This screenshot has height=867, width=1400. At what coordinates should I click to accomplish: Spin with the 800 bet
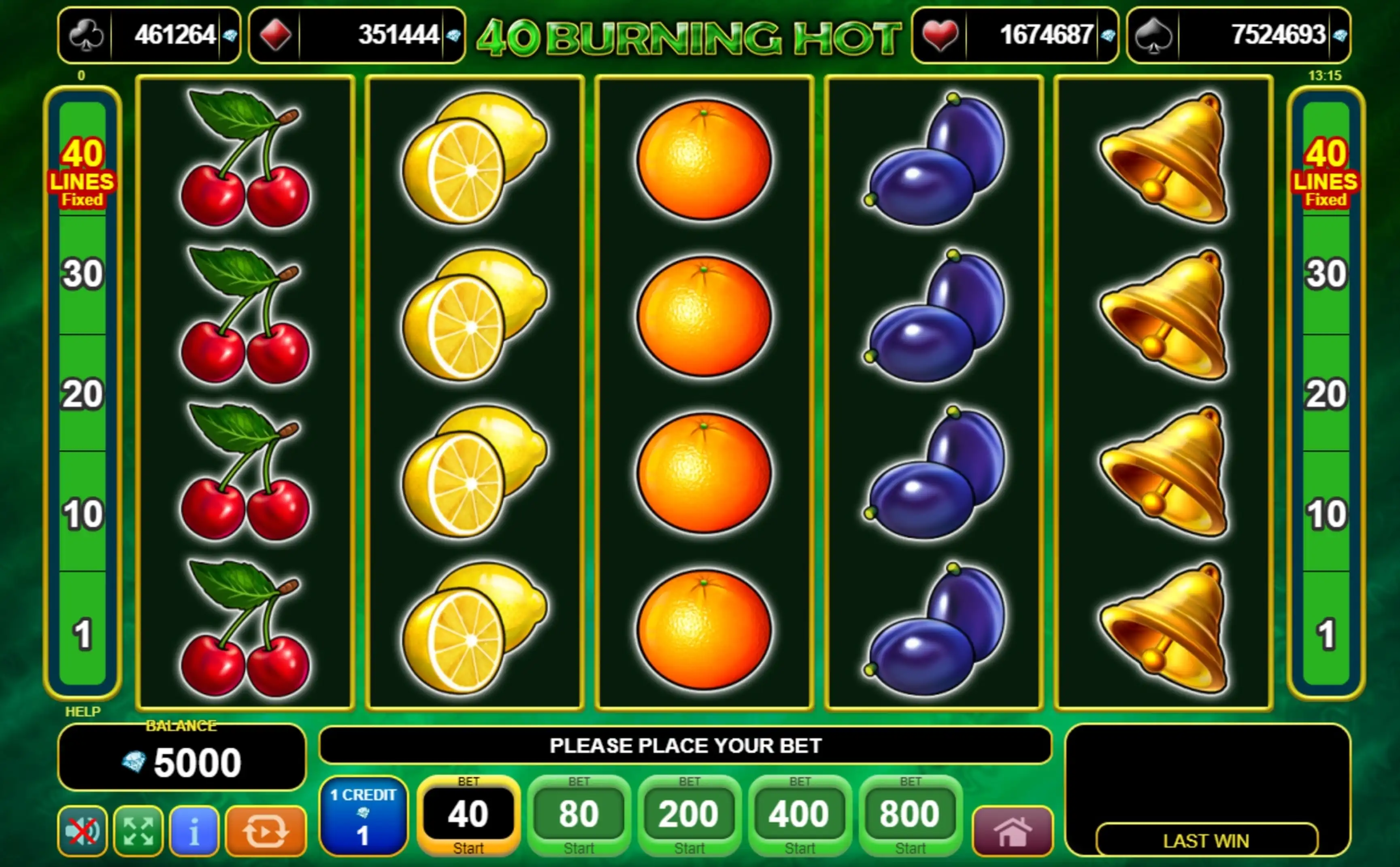pyautogui.click(x=910, y=815)
